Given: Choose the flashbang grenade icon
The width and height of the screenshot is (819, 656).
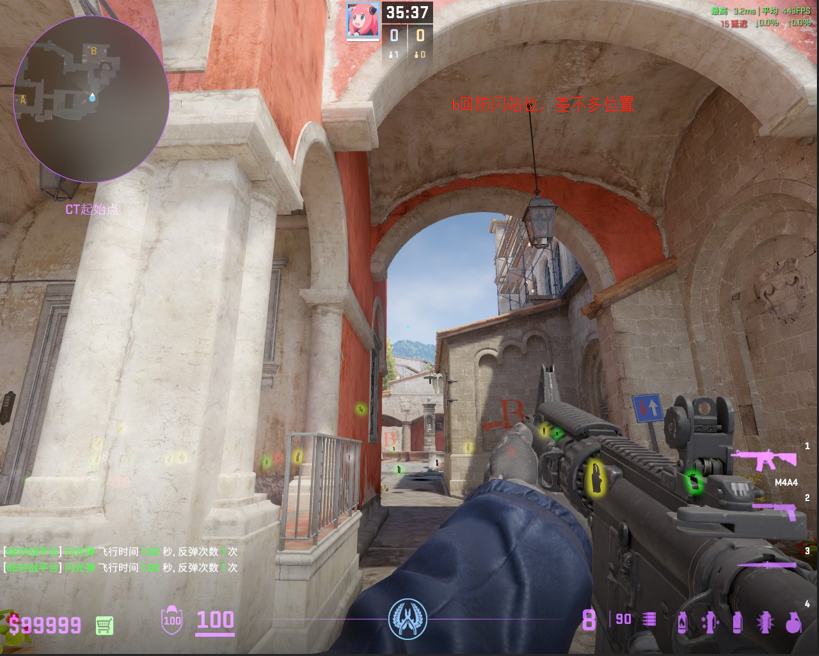Looking at the screenshot, I should point(710,621).
